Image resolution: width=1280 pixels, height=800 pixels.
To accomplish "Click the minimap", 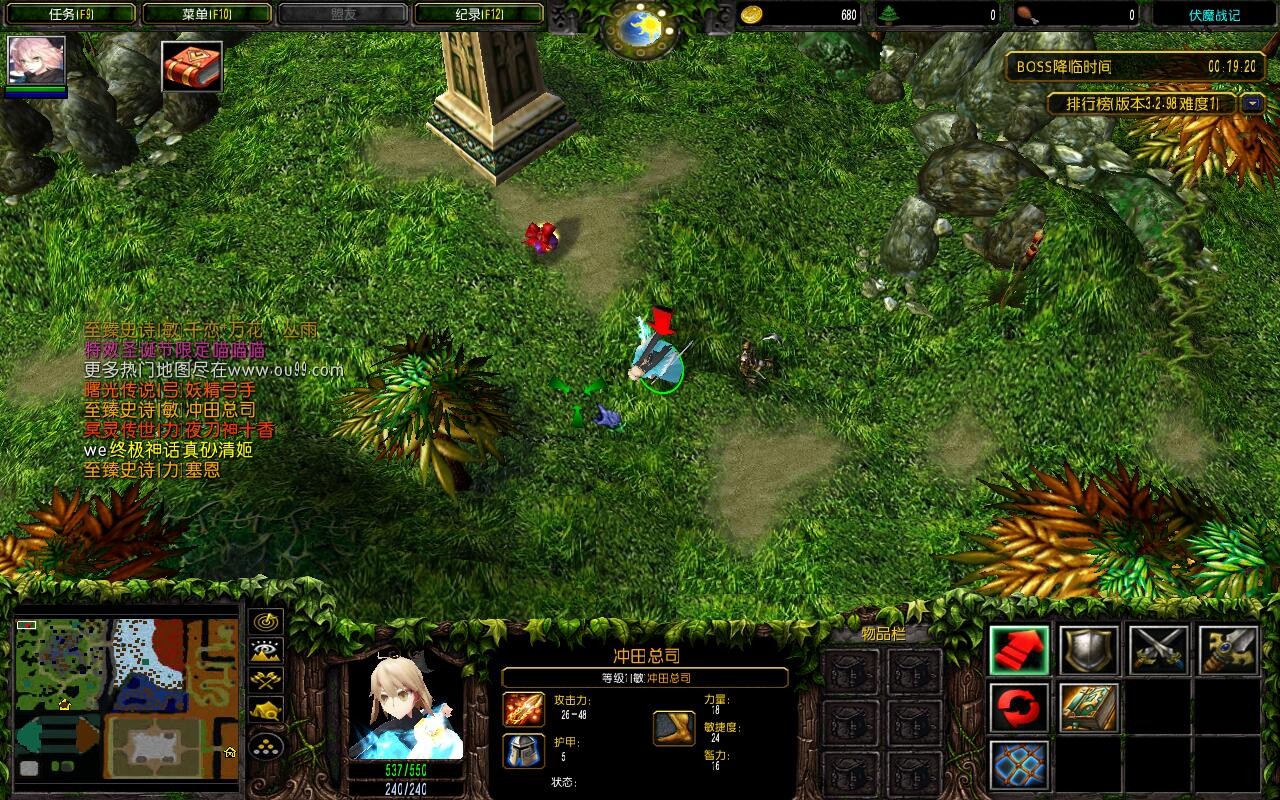I will 125,699.
